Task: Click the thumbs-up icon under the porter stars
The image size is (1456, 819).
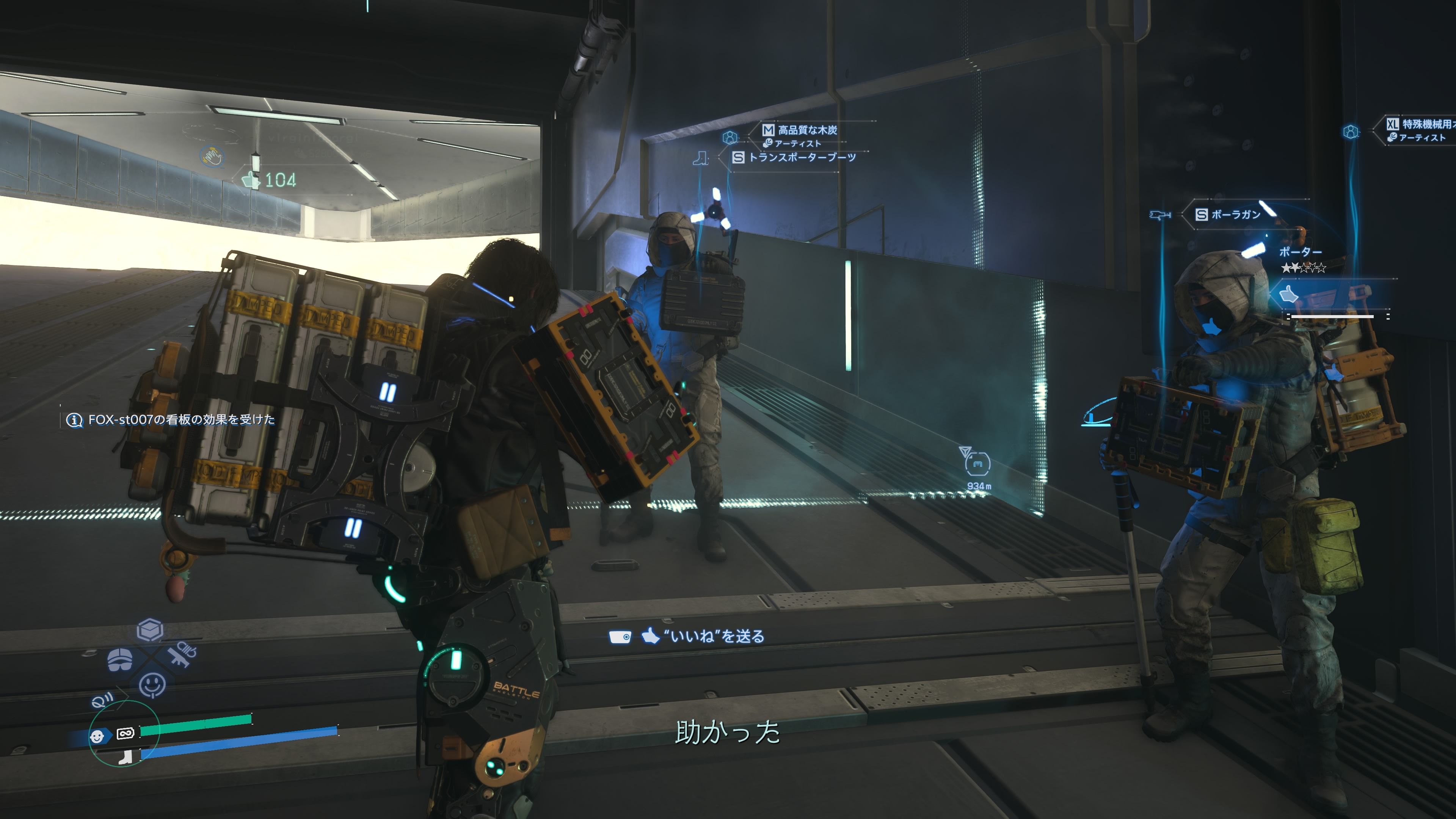Action: [x=1289, y=294]
